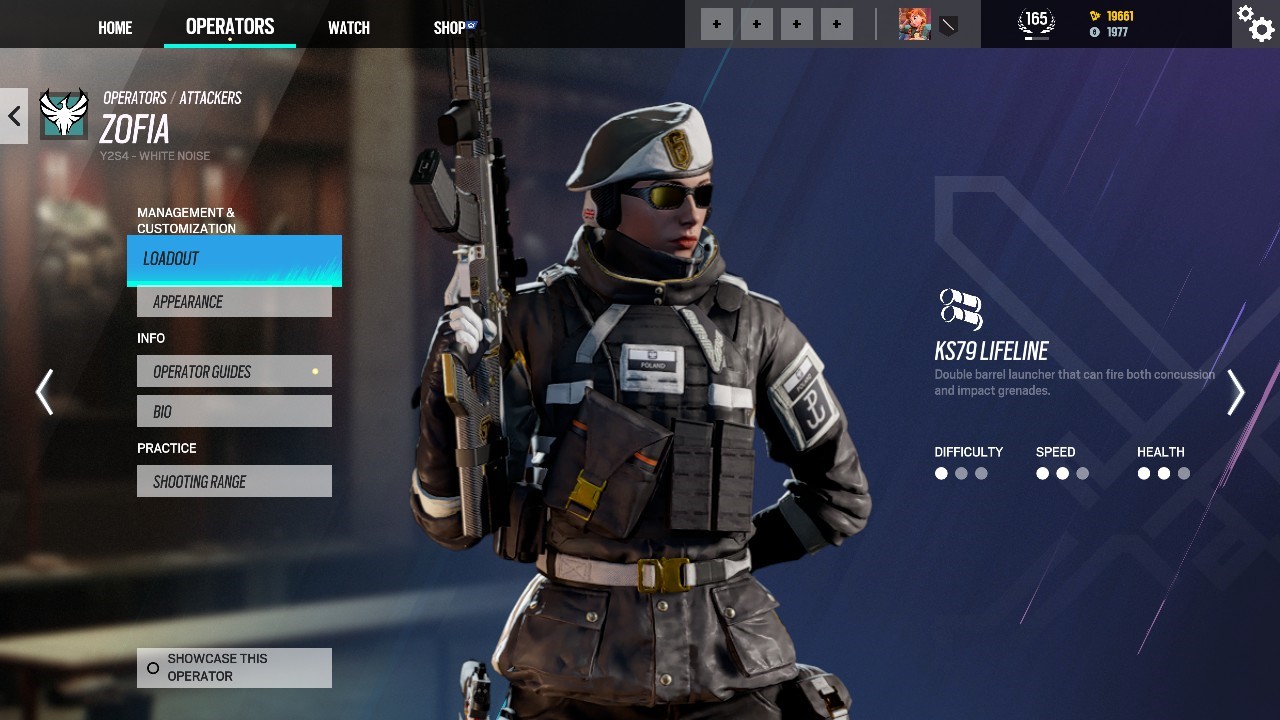The height and width of the screenshot is (720, 1280).
Task: Click the third Health rating dot
Action: [1185, 473]
